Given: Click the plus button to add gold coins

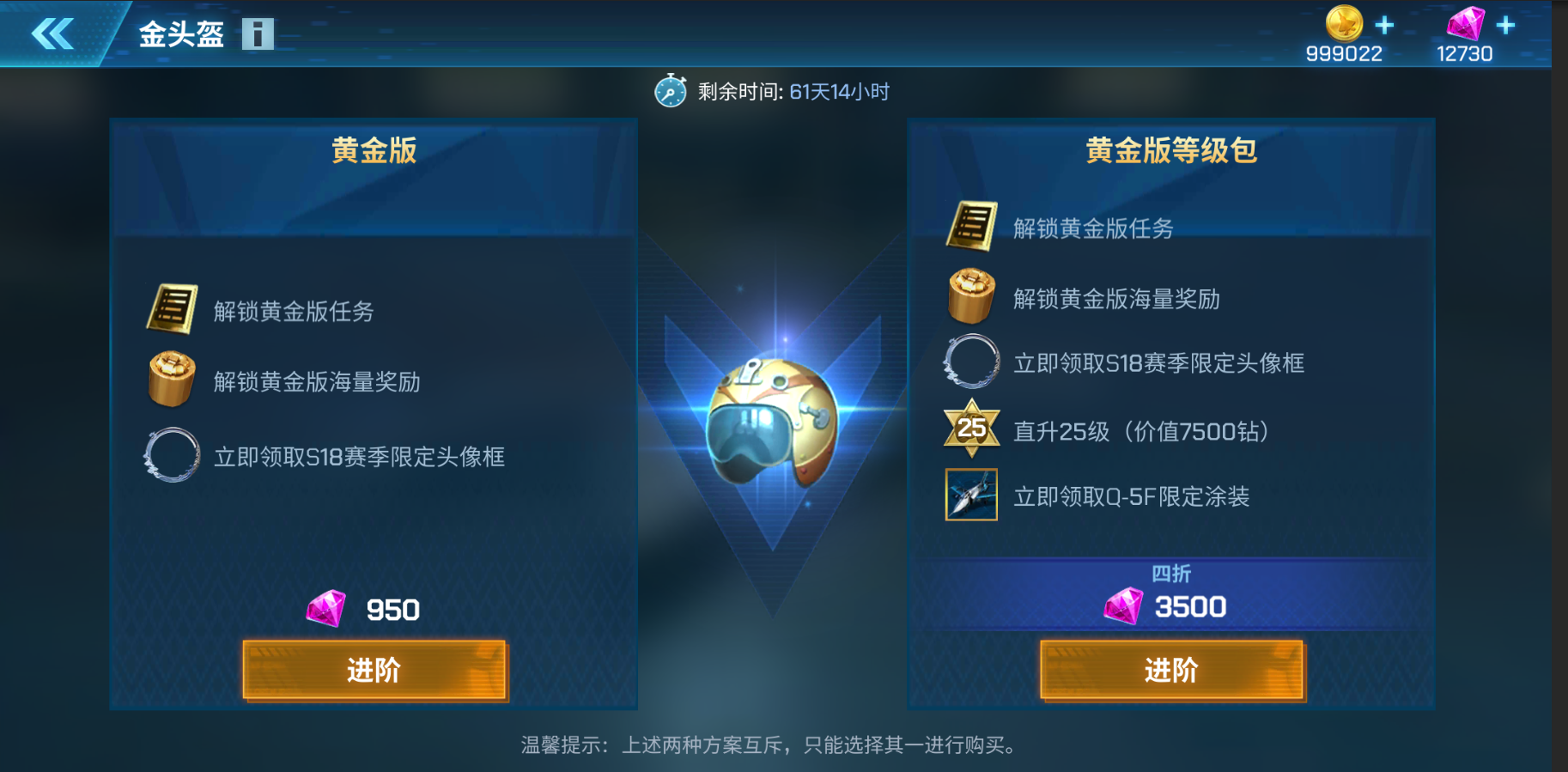Looking at the screenshot, I should (x=1384, y=25).
